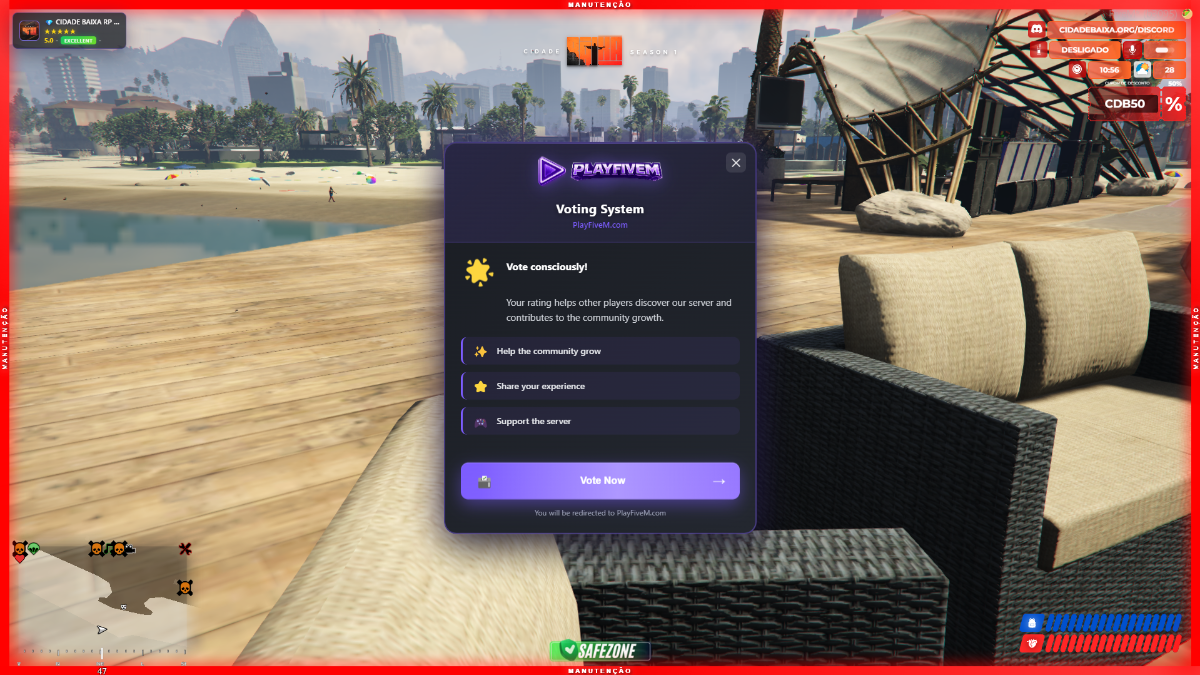Open the PlayFiveM.com link under Voting System
This screenshot has width=1200, height=675.
pos(600,225)
